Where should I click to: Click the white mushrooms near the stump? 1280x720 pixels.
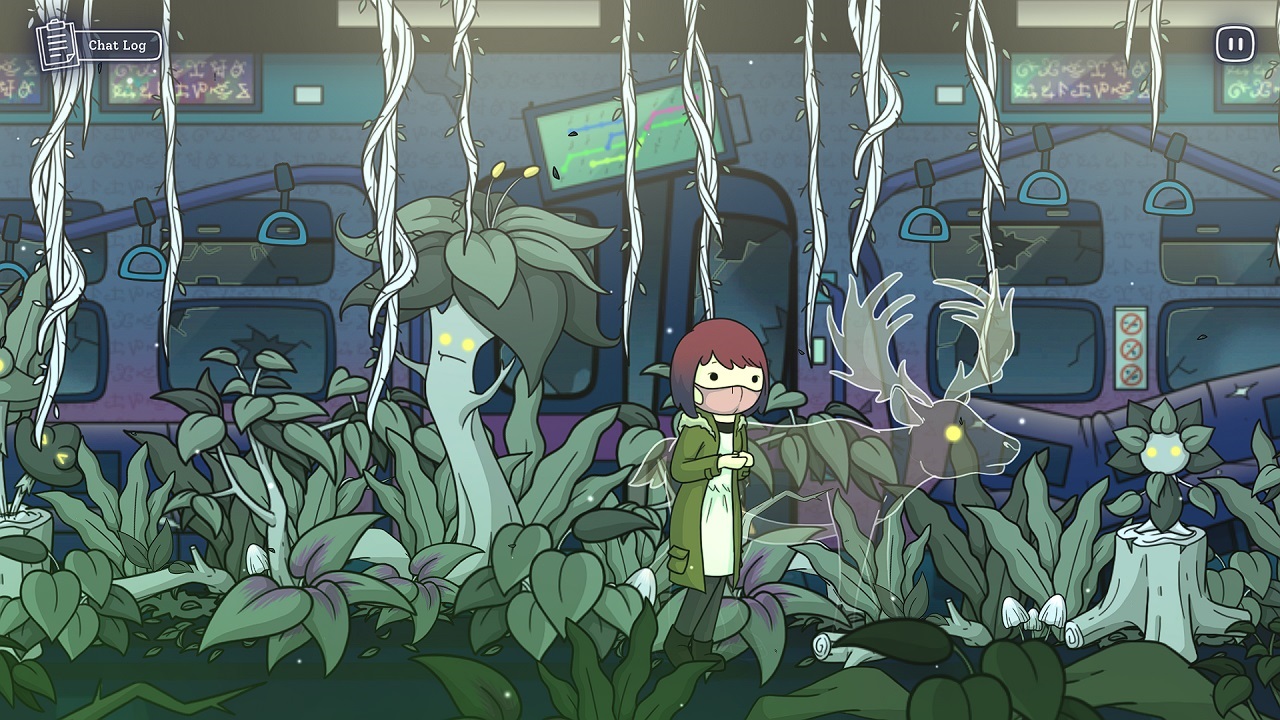coord(1030,615)
